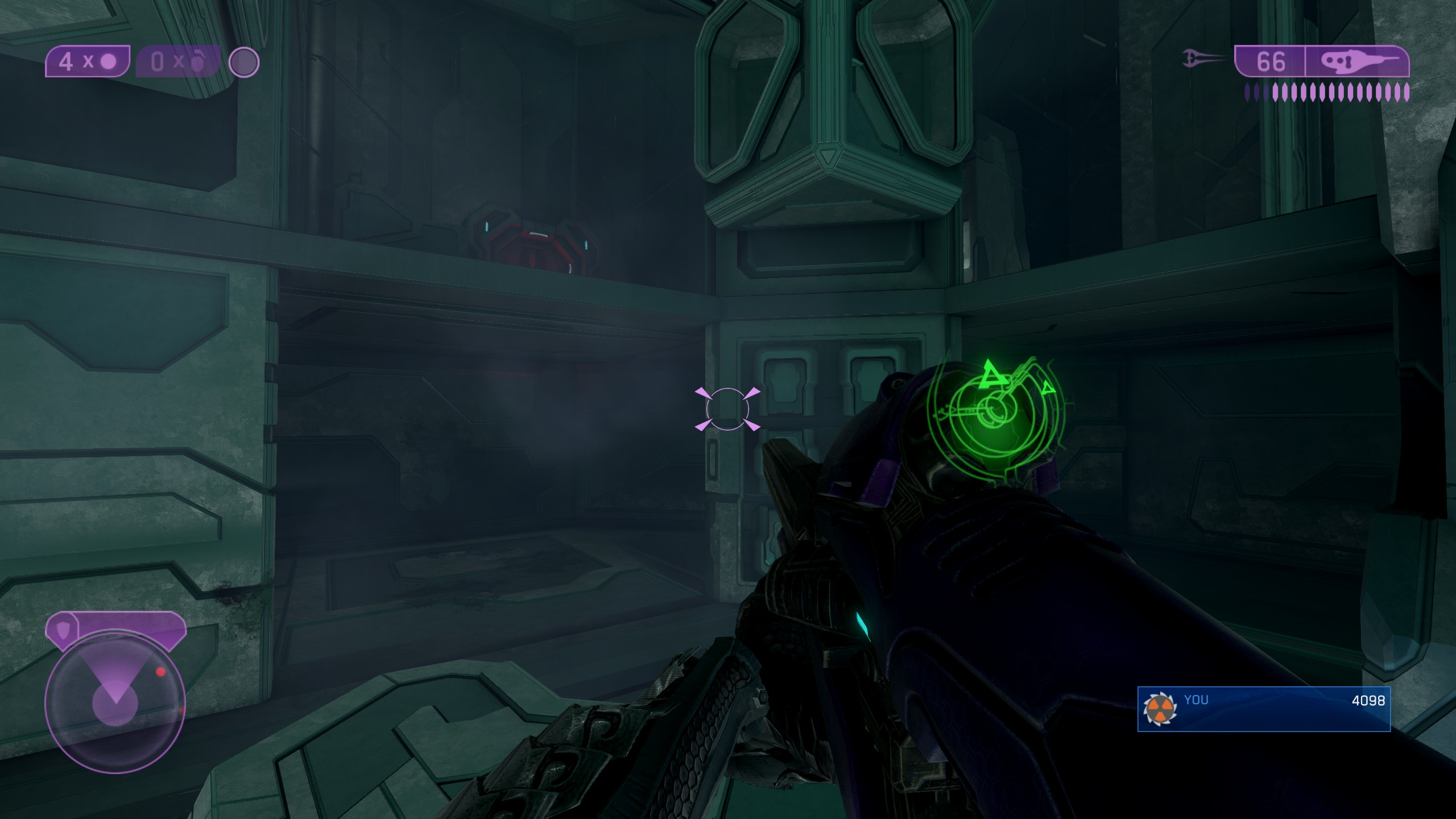This screenshot has width=1456, height=819.
Task: Select the plasma grenade counter
Action: click(x=88, y=61)
